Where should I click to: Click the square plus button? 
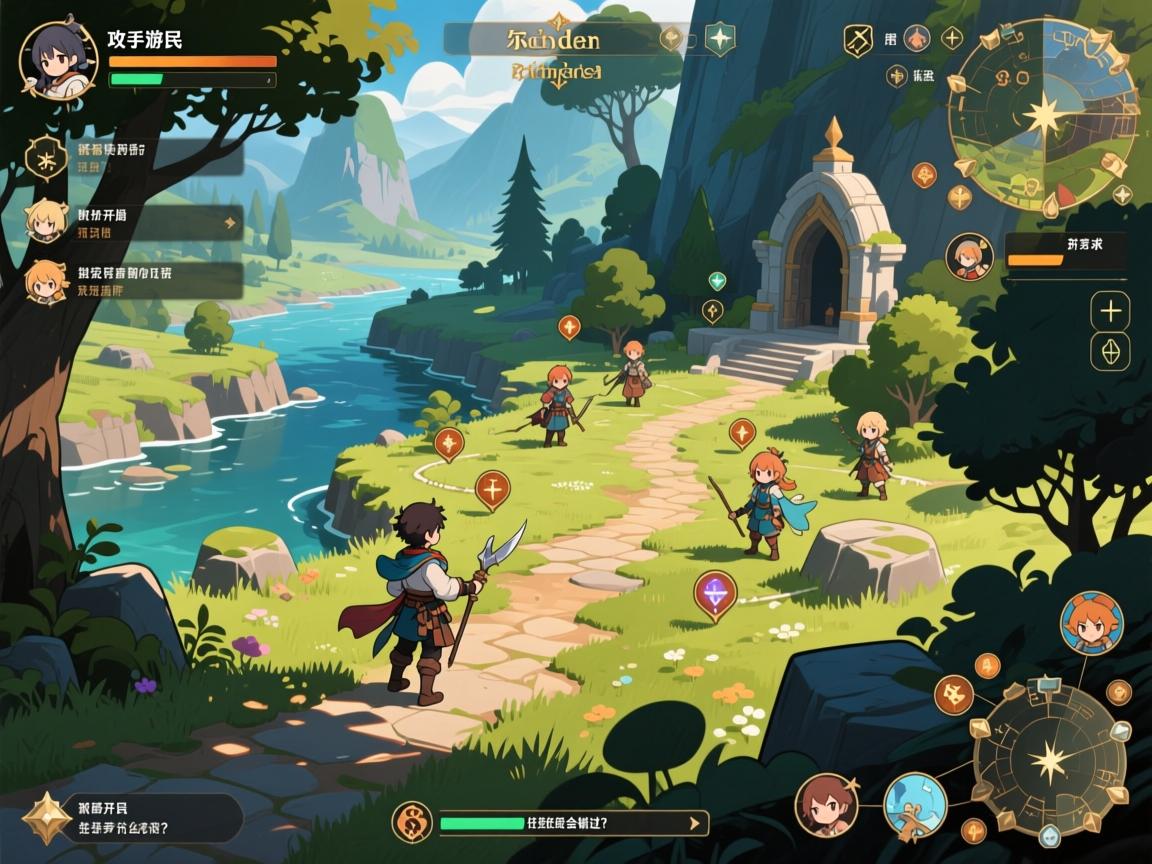pos(1110,312)
